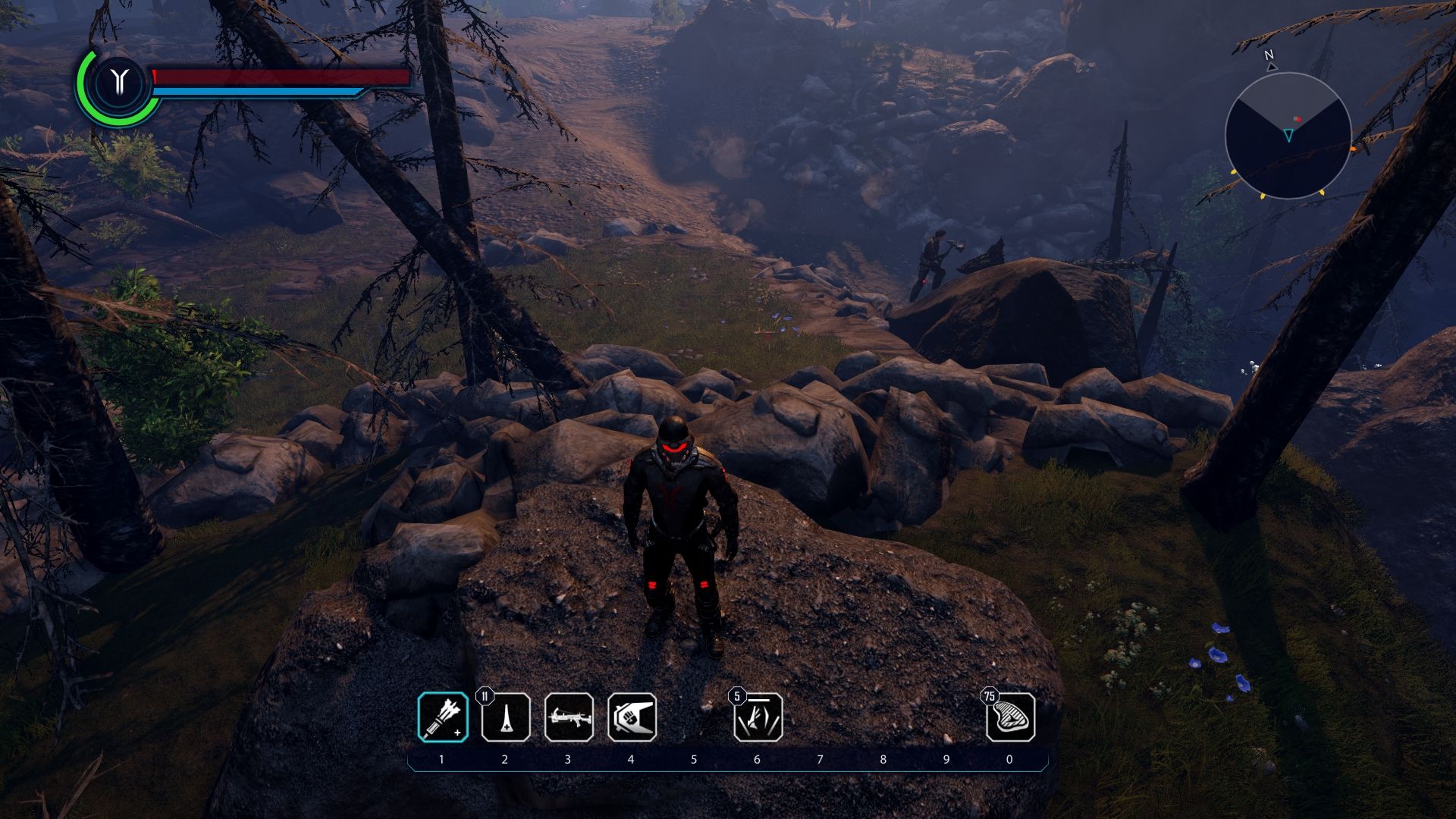Eat the raw meat steak in the hotbar

pos(1010,717)
